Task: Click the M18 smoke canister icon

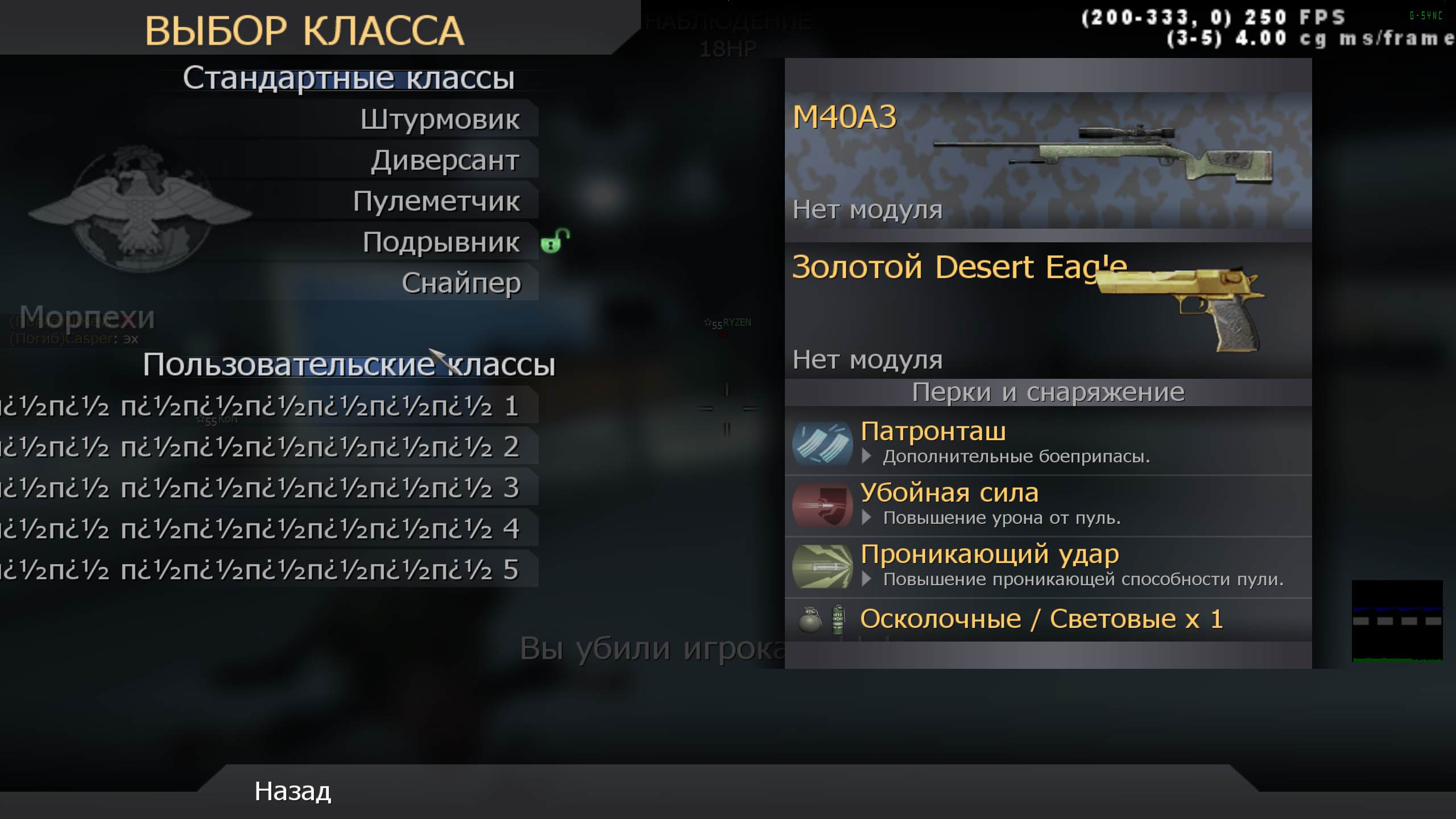Action: pyautogui.click(x=837, y=618)
